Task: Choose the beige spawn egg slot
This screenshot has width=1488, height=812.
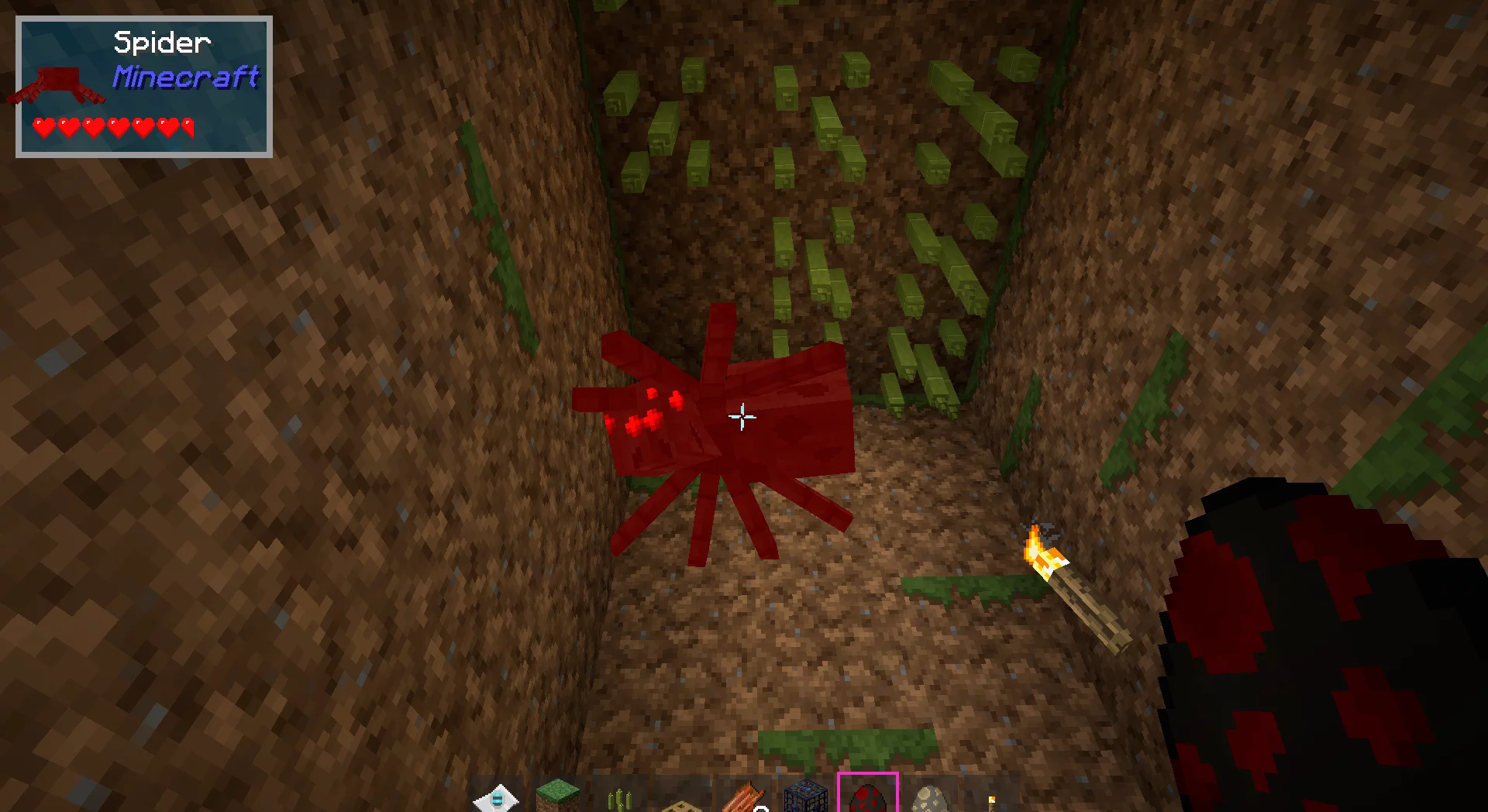Action: tap(930, 798)
